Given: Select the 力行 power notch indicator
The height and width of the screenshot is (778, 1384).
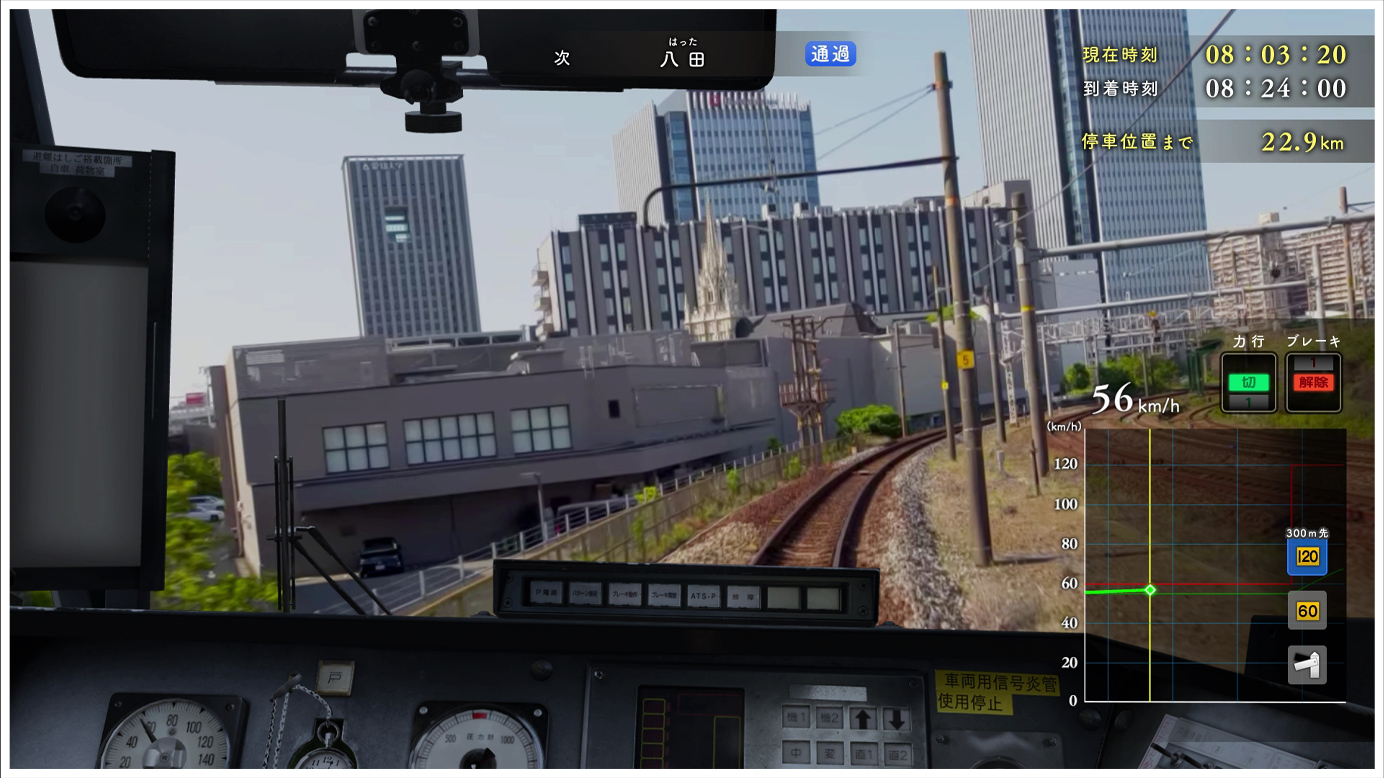Looking at the screenshot, I should click(x=1248, y=383).
